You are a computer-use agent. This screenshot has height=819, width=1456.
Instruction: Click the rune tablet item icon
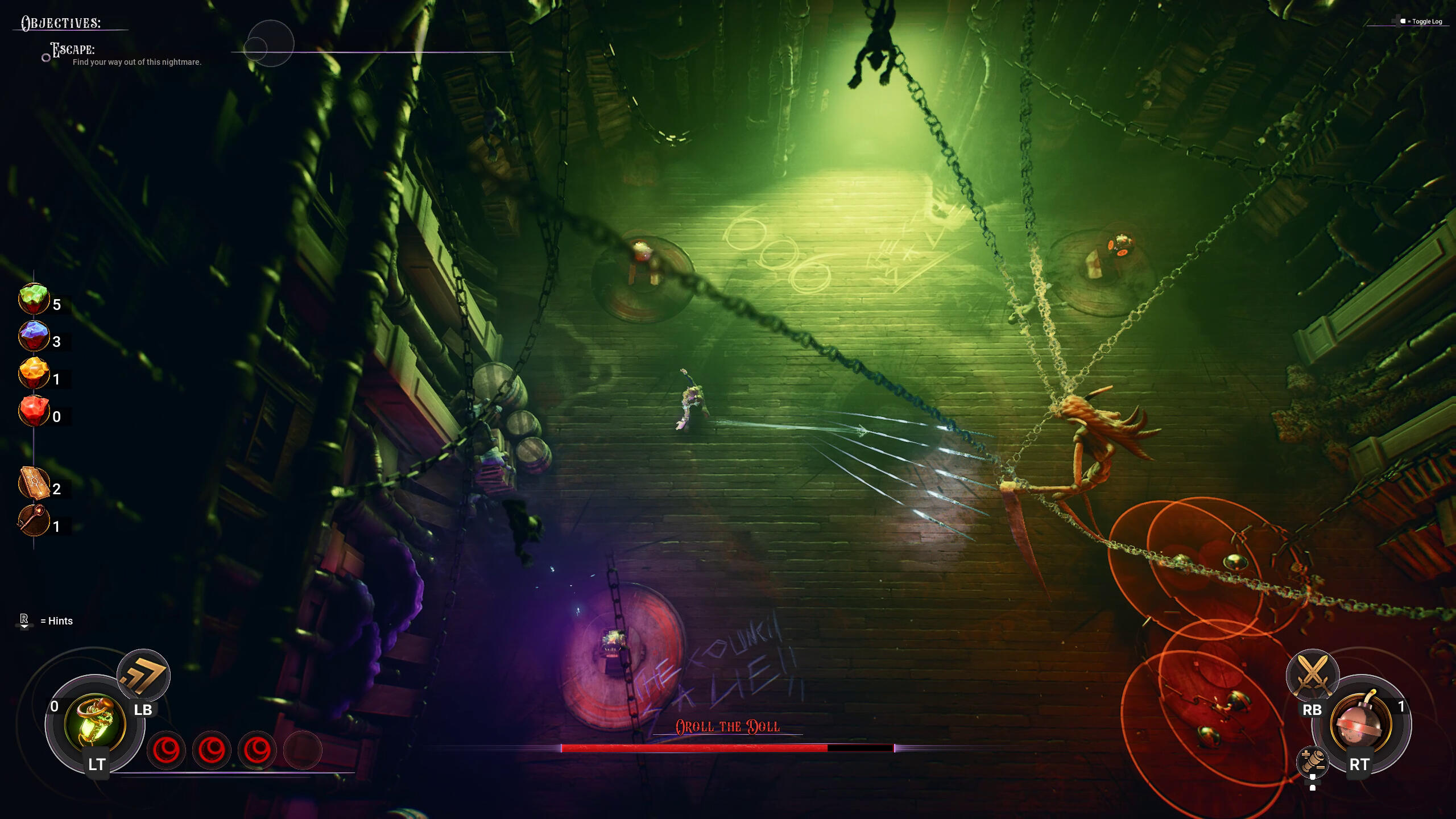pyautogui.click(x=34, y=483)
